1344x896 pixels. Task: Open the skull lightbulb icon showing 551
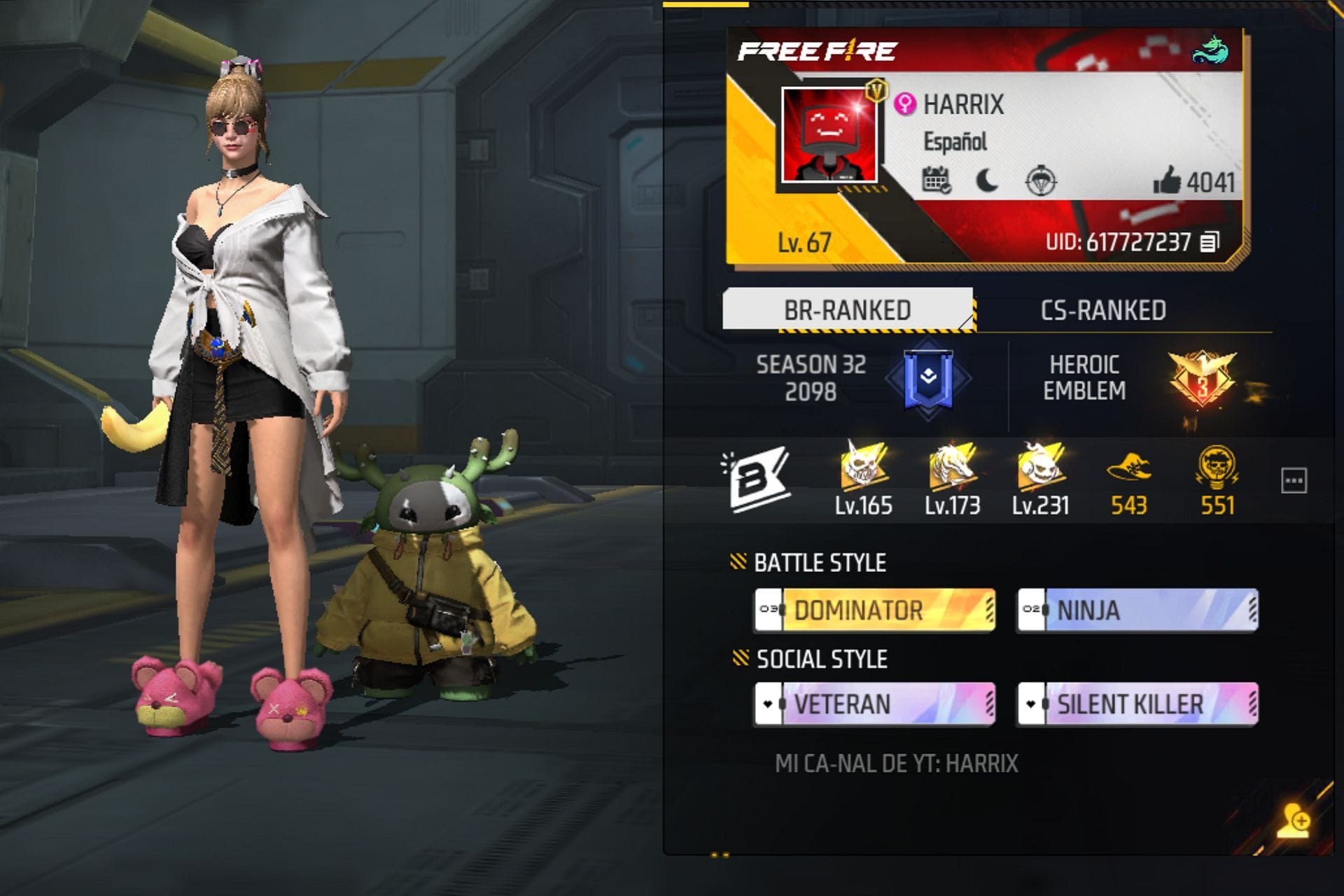click(1219, 472)
